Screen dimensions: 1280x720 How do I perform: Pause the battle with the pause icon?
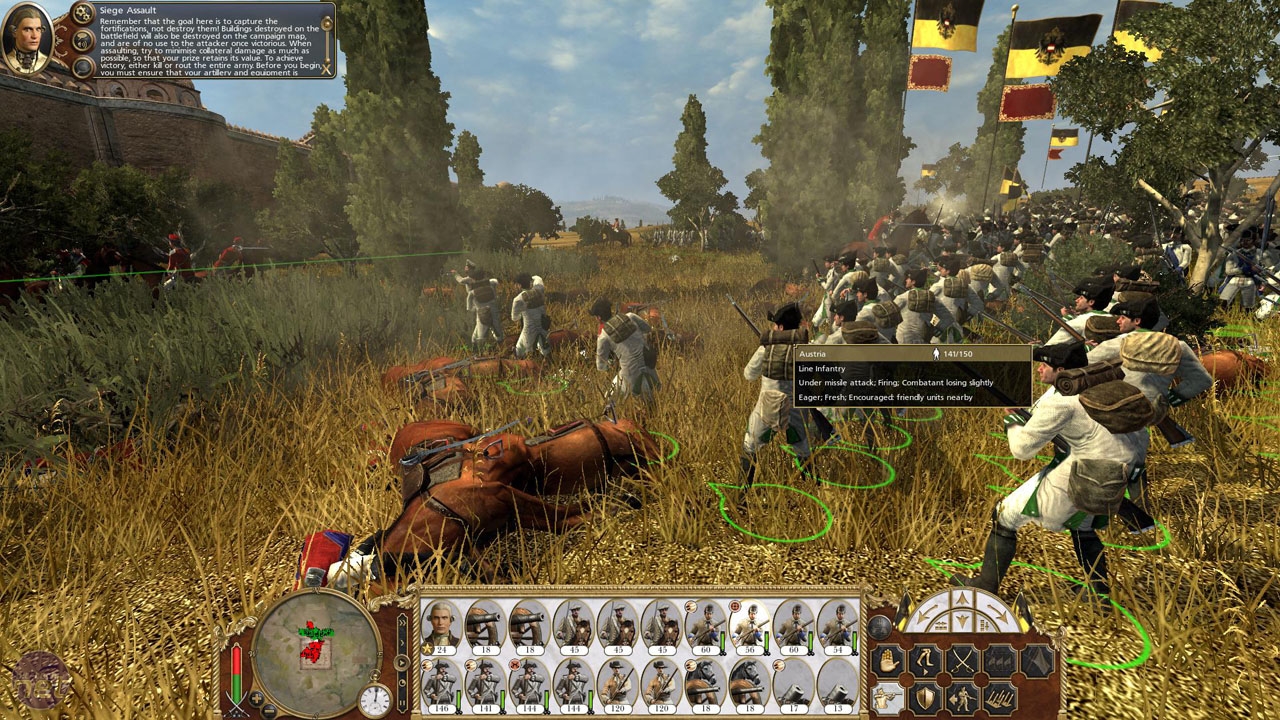pos(402,701)
